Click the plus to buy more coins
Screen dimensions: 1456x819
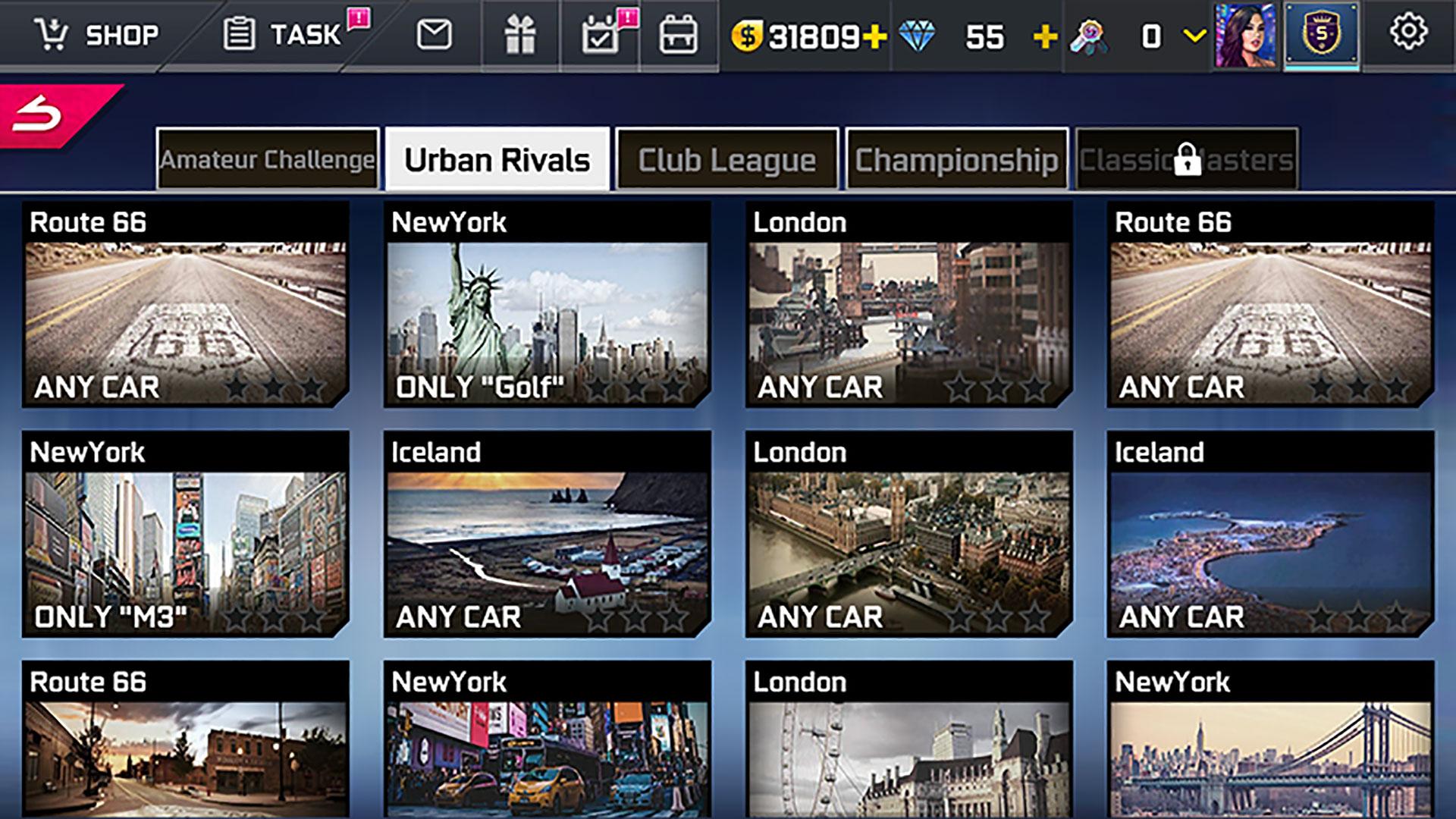874,34
